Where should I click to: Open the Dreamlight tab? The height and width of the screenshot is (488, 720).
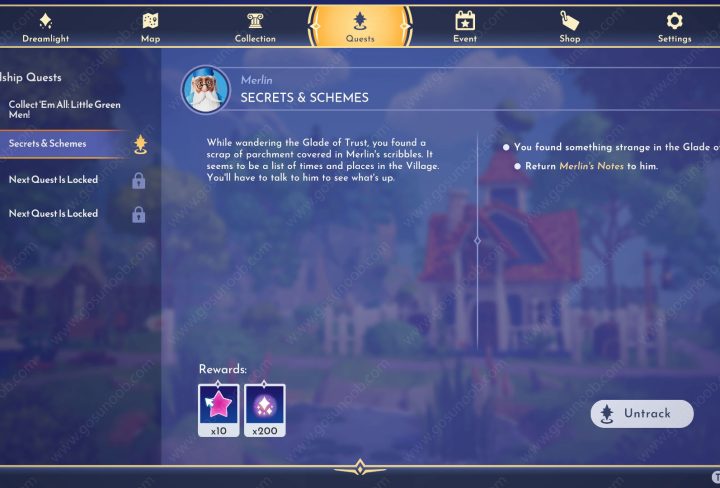[46, 27]
